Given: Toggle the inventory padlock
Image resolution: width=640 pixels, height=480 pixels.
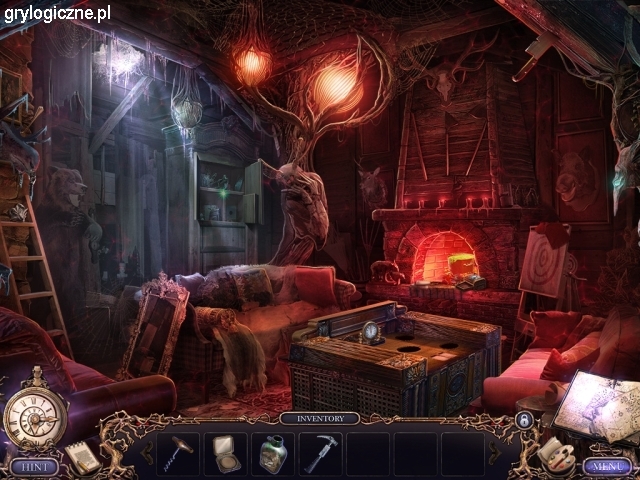Looking at the screenshot, I should (522, 422).
